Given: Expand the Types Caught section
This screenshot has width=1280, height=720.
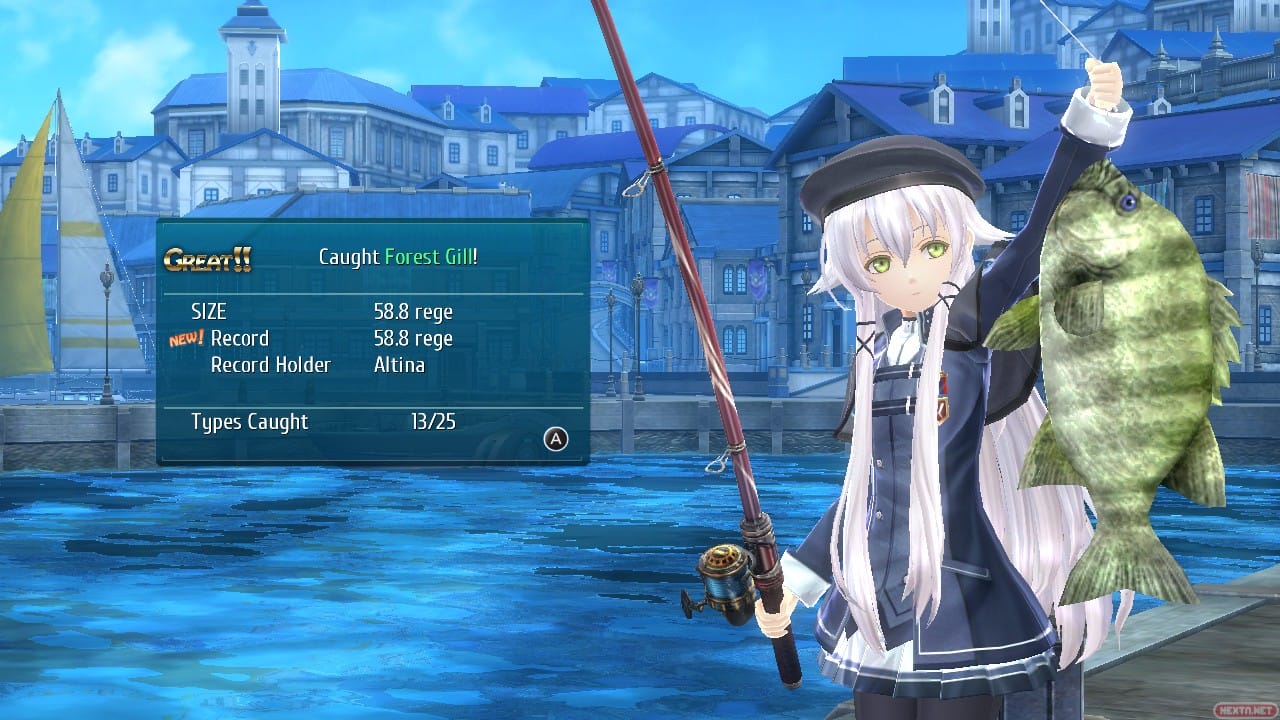Looking at the screenshot, I should 249,422.
